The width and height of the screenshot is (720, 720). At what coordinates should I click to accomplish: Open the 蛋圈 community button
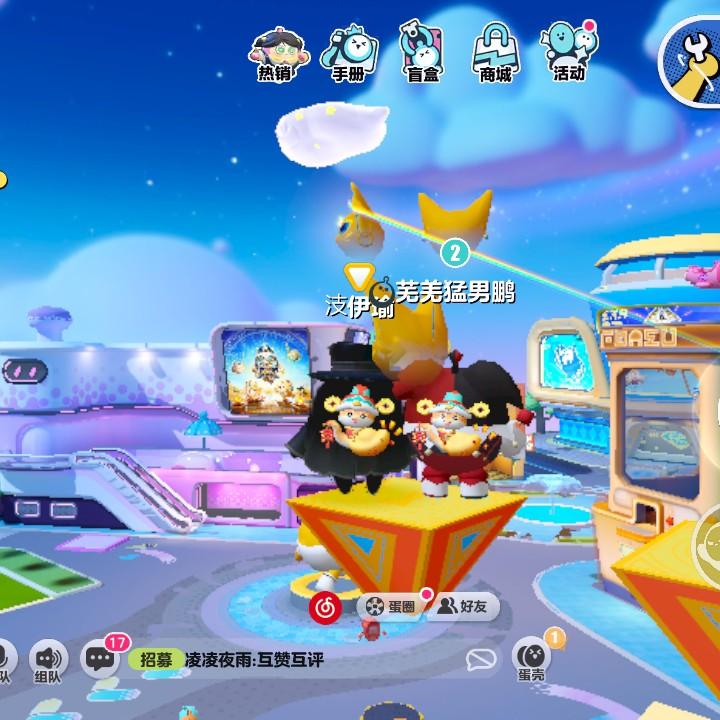(x=391, y=606)
